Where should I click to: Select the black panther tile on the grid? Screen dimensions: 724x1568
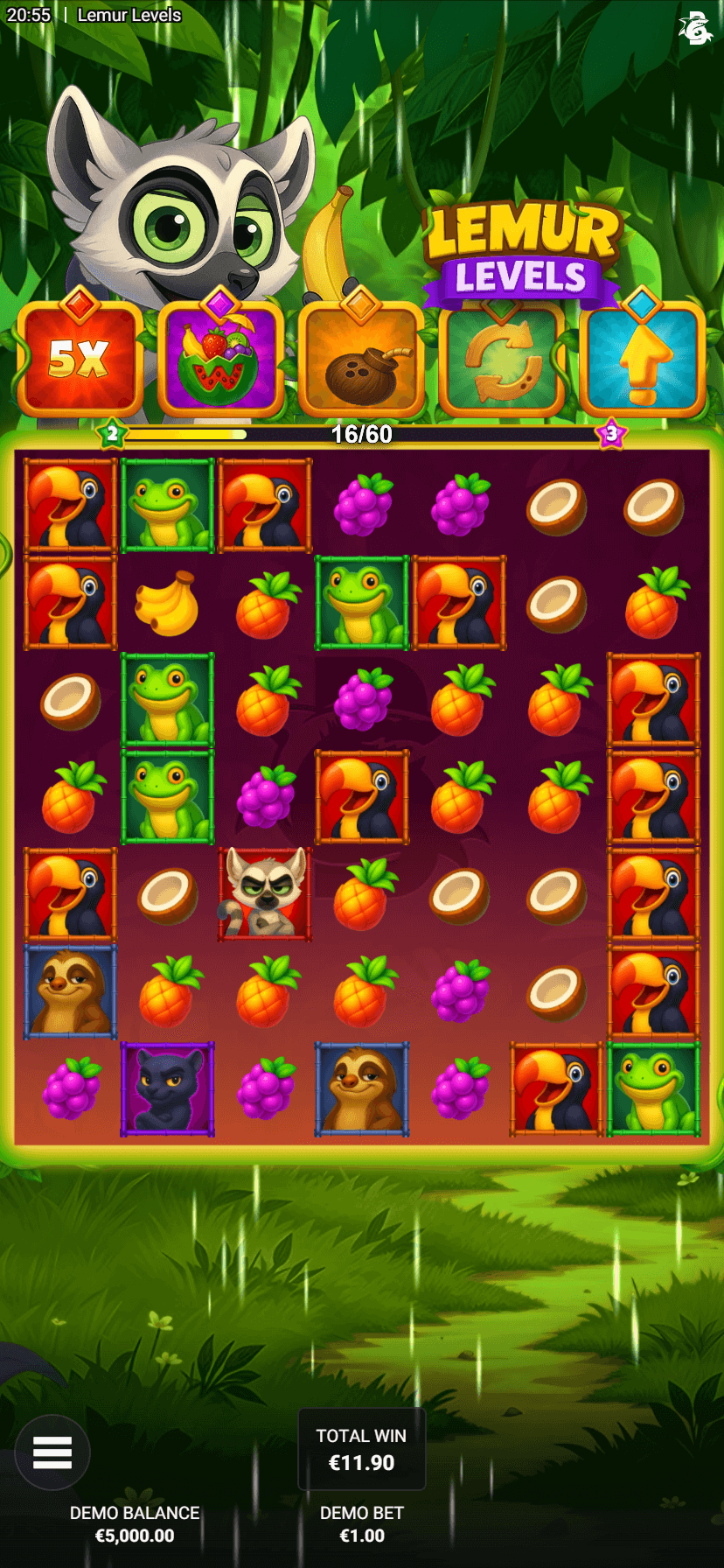pos(167,1089)
